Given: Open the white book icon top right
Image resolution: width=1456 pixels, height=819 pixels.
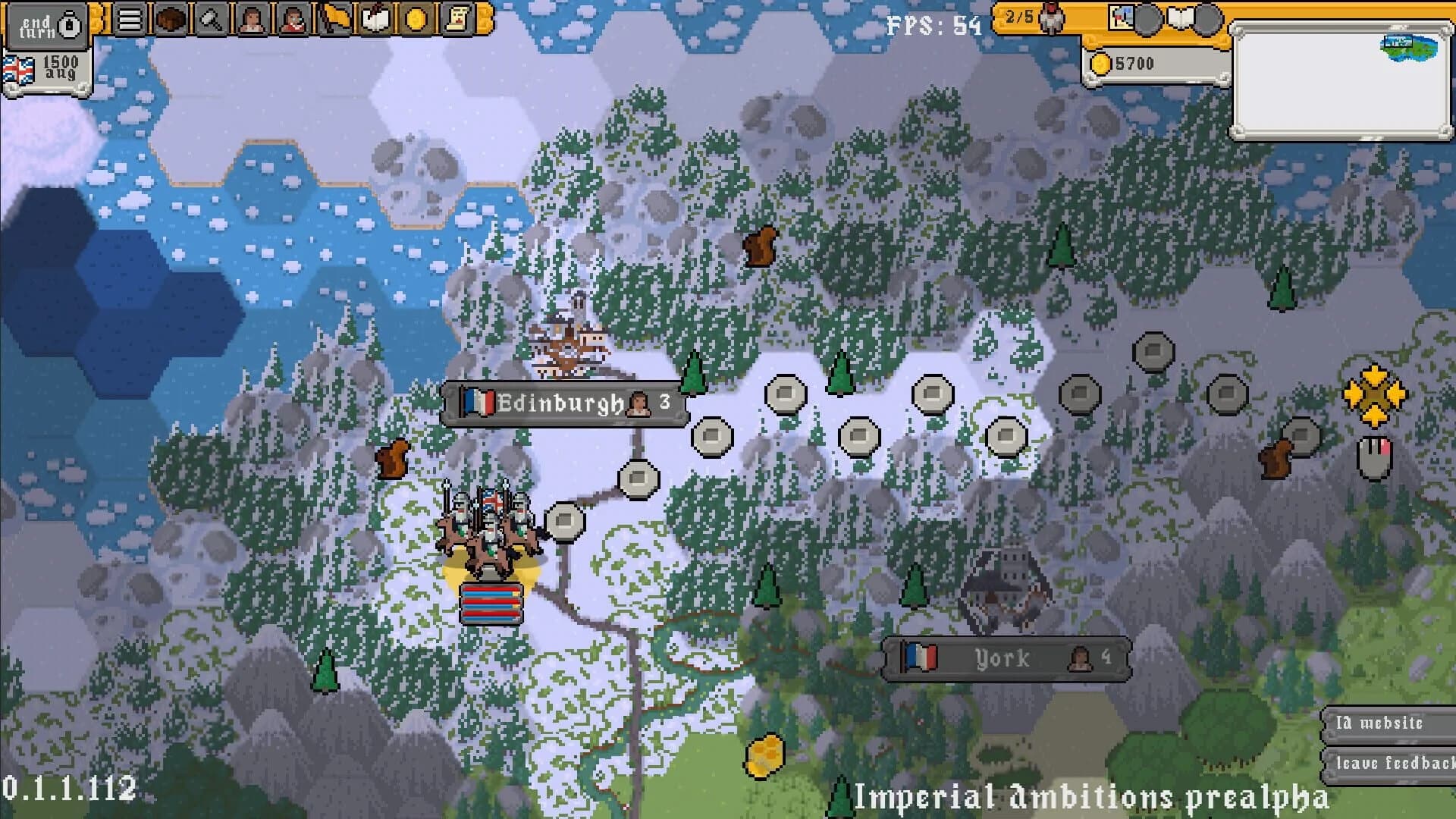Looking at the screenshot, I should tap(1179, 16).
